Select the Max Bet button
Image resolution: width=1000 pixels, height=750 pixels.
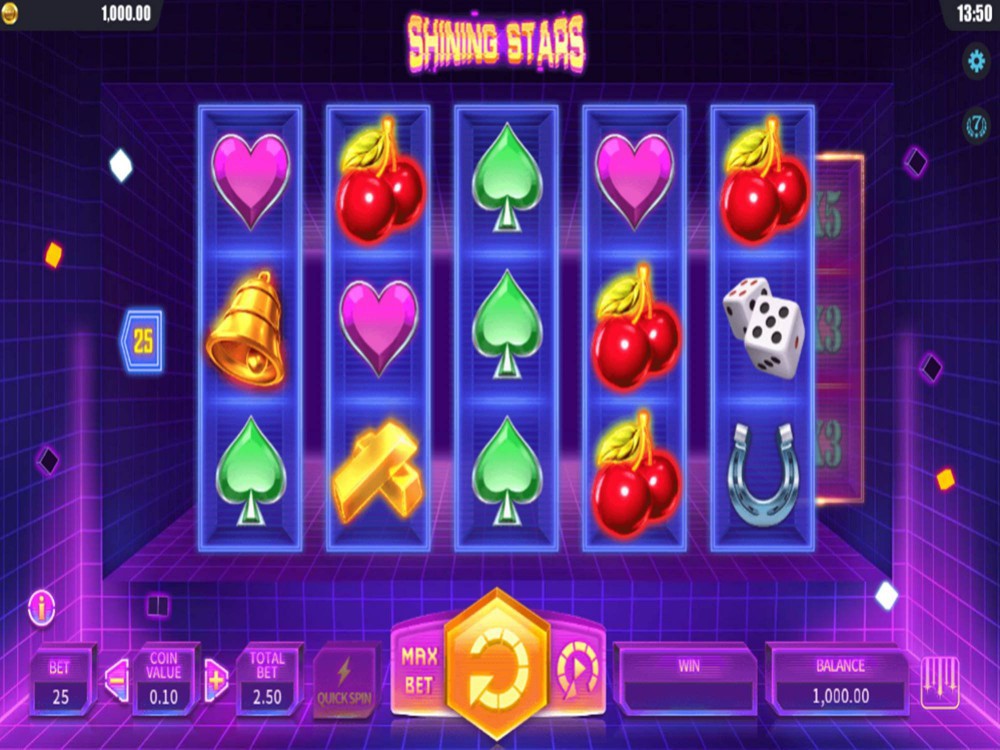[x=418, y=670]
